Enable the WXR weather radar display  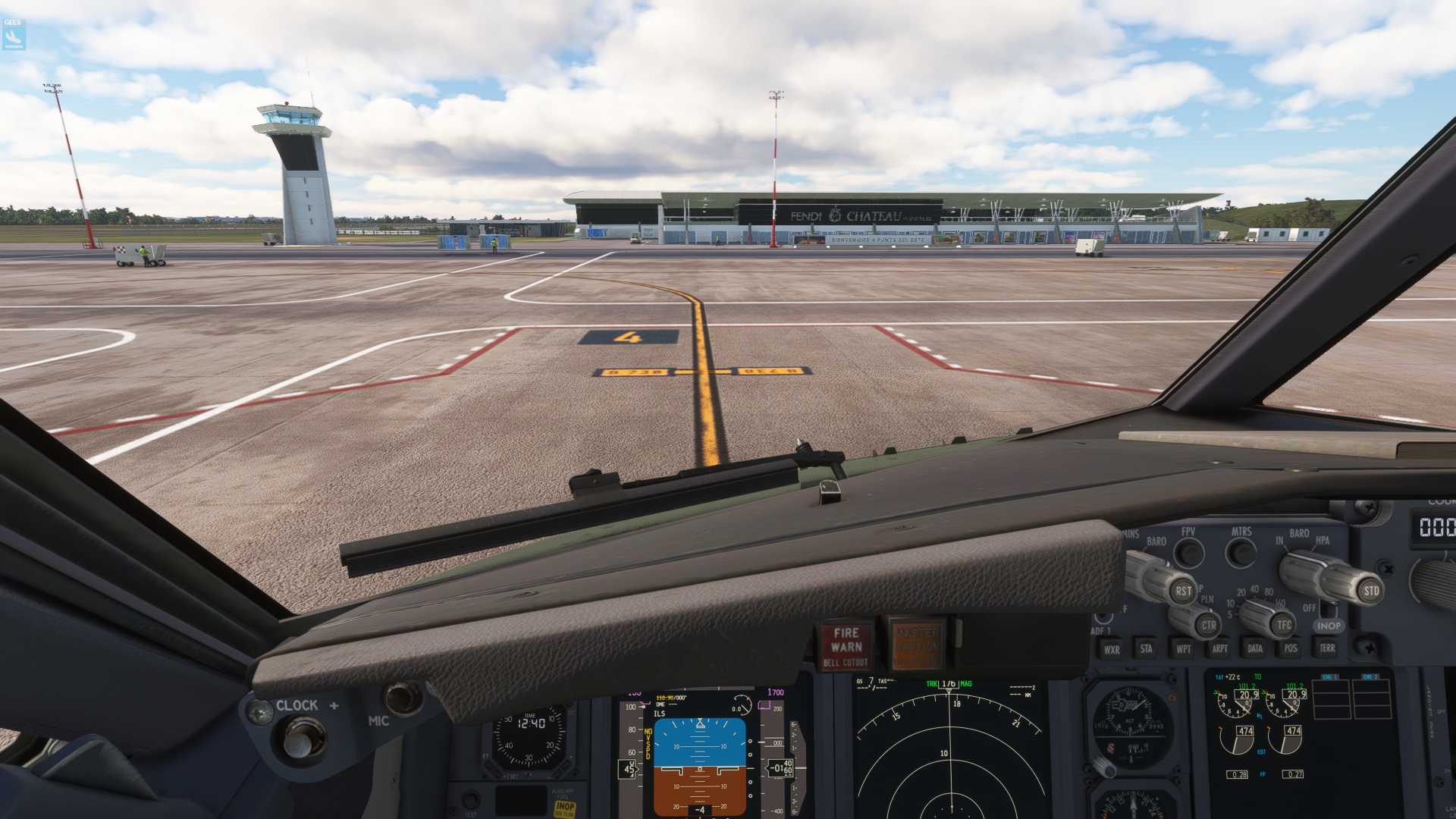coord(1112,649)
